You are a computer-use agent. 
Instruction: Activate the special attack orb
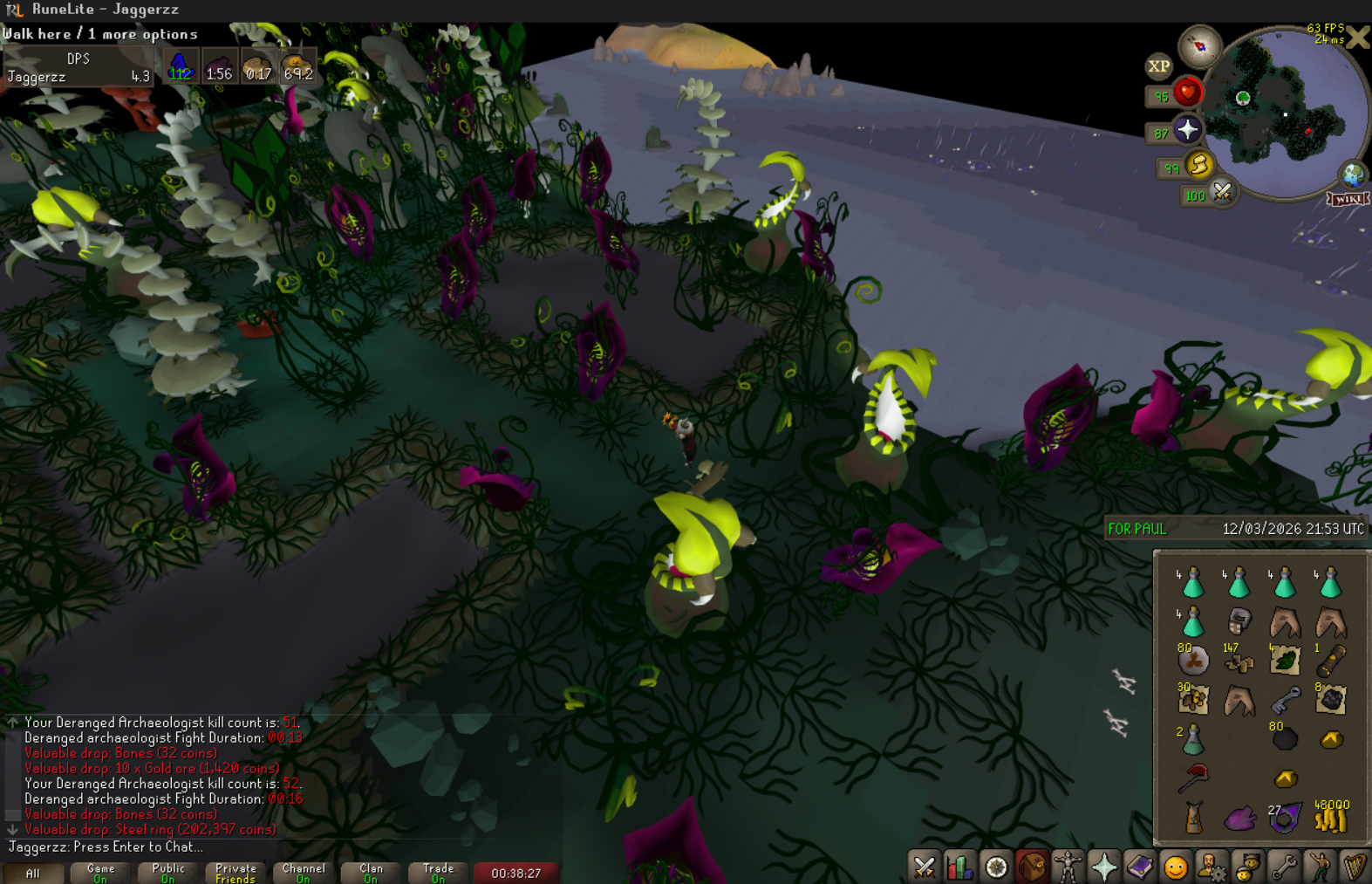[x=1222, y=193]
